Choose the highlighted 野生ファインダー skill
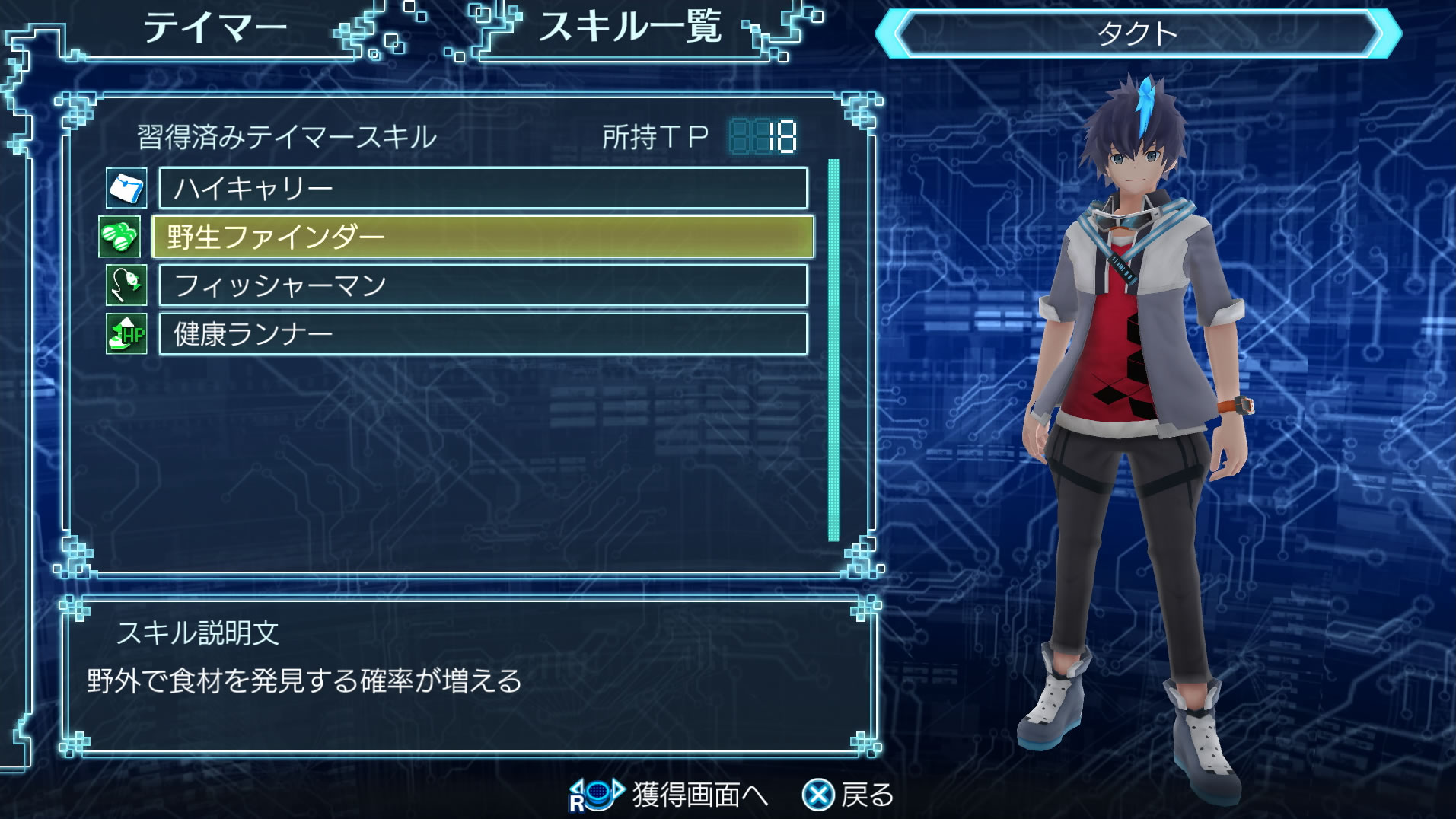 483,237
